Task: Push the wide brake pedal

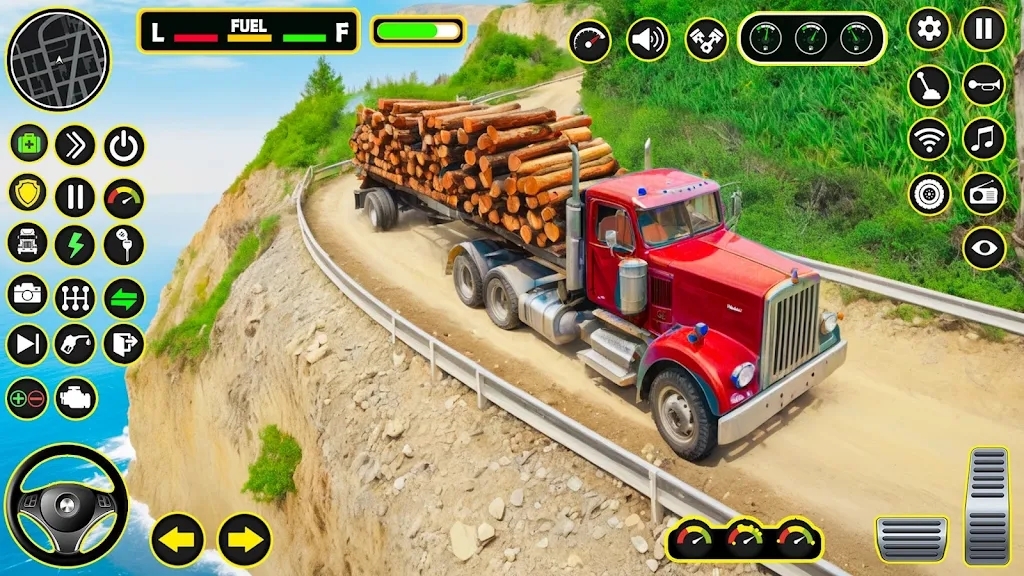Action: tap(911, 538)
